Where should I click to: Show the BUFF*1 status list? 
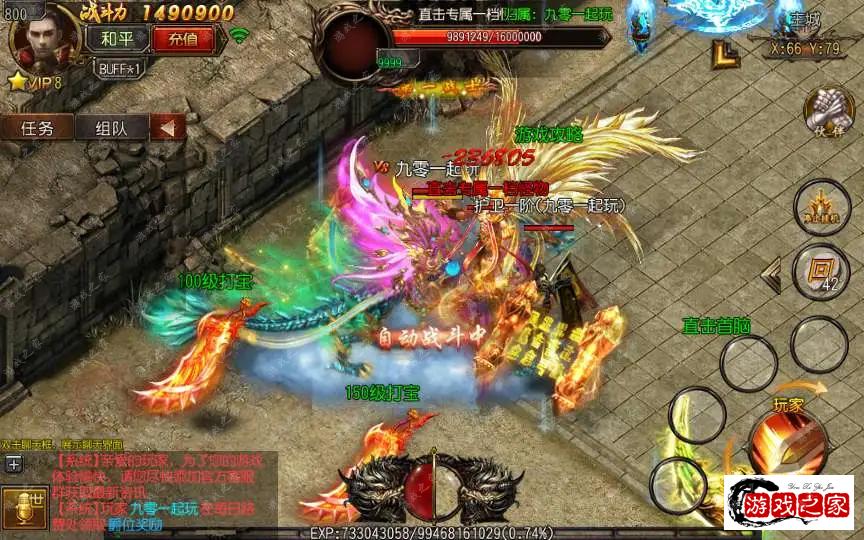click(x=122, y=68)
